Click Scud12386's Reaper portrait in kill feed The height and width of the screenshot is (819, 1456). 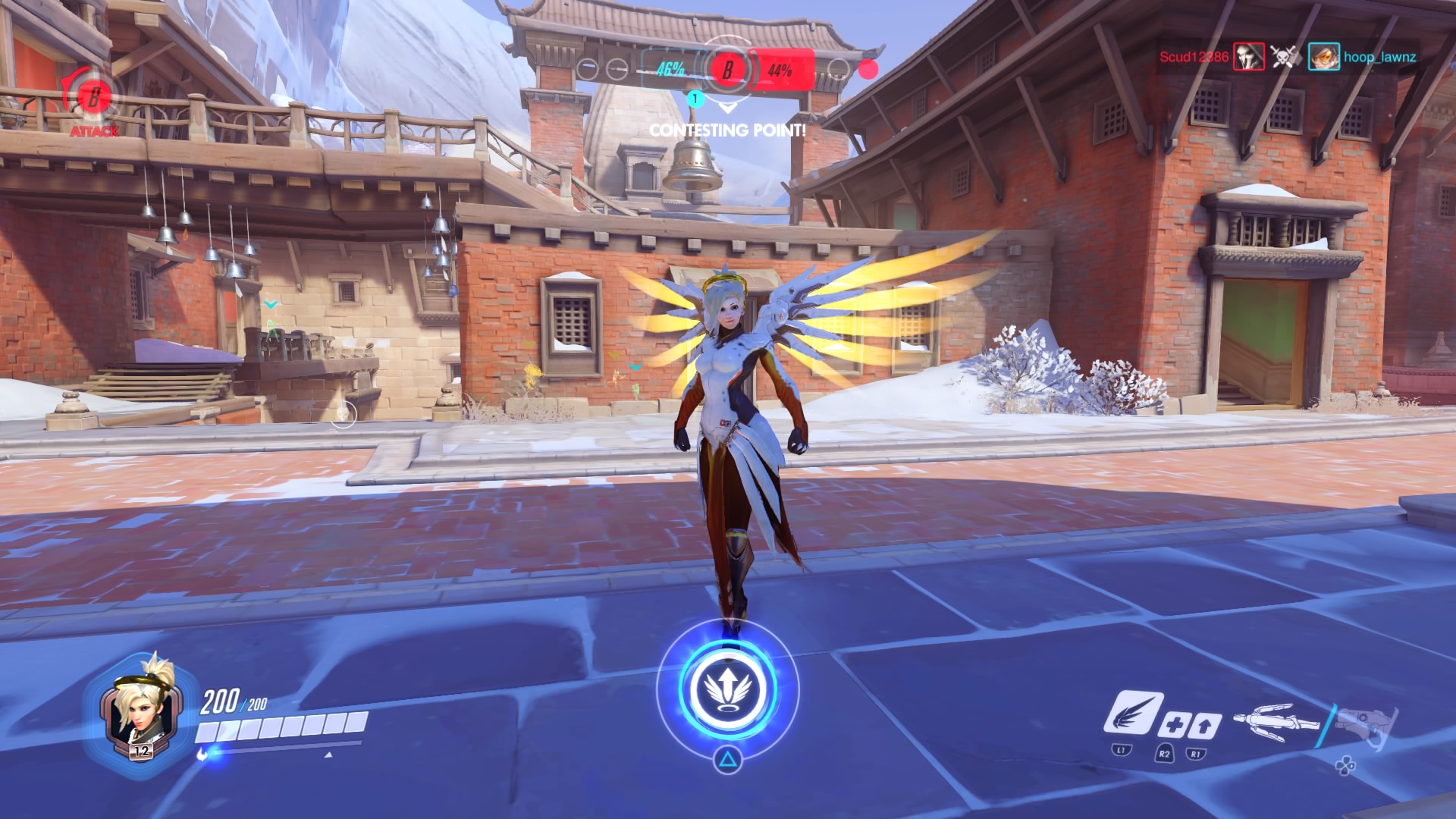[x=1248, y=57]
